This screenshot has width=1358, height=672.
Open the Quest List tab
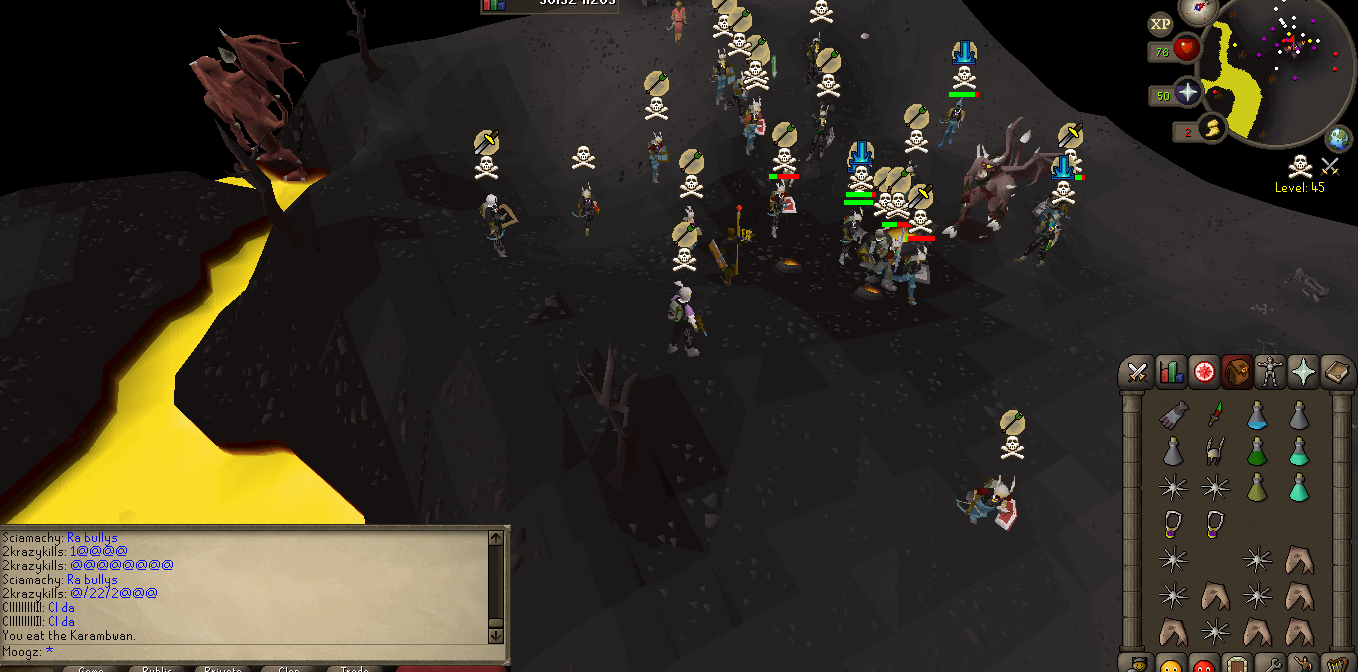(x=1203, y=373)
